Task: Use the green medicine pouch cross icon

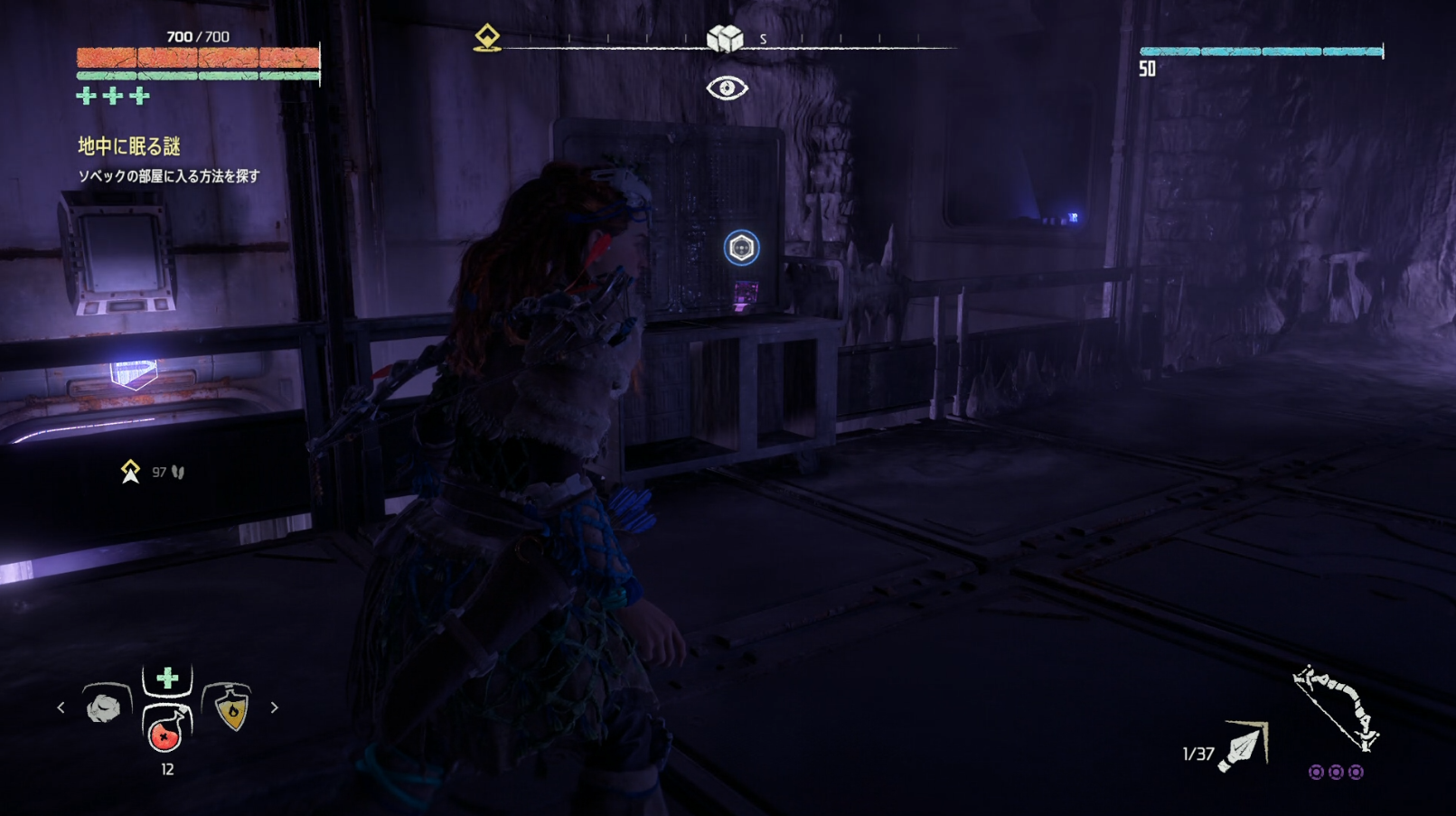Action: point(167,679)
